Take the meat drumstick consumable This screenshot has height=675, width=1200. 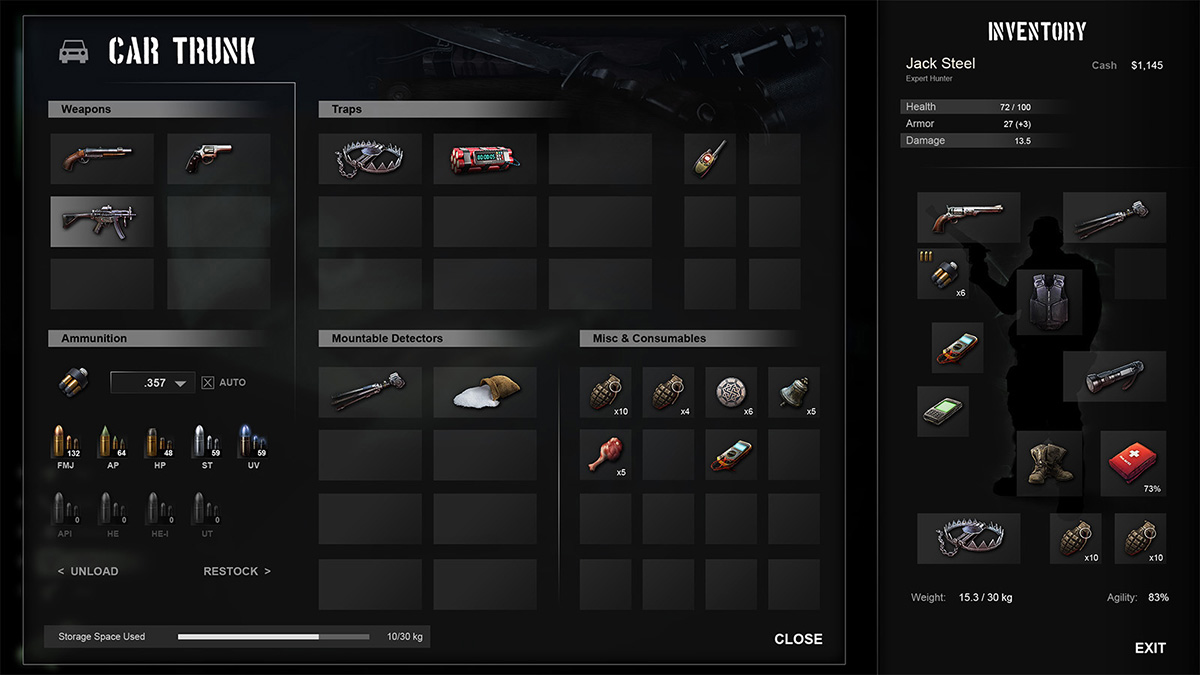pos(605,455)
